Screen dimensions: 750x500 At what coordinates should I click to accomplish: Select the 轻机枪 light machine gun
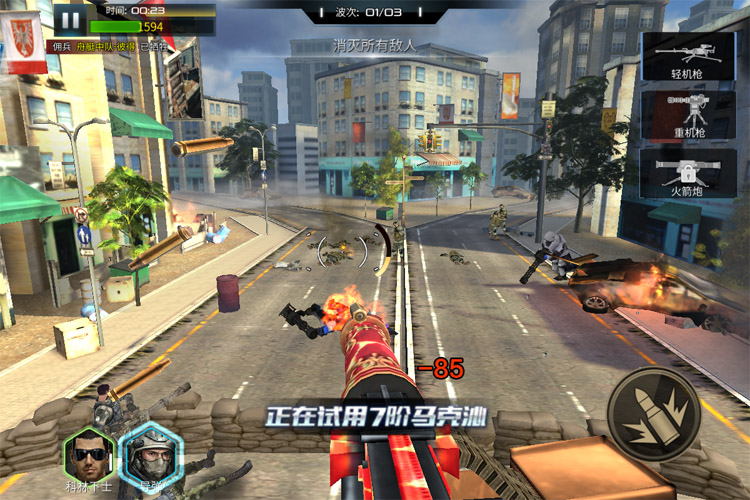[x=688, y=56]
